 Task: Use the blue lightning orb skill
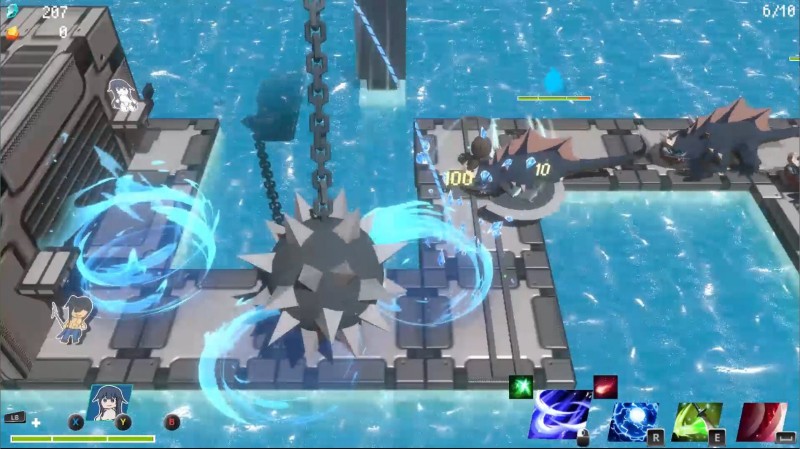tap(634, 422)
